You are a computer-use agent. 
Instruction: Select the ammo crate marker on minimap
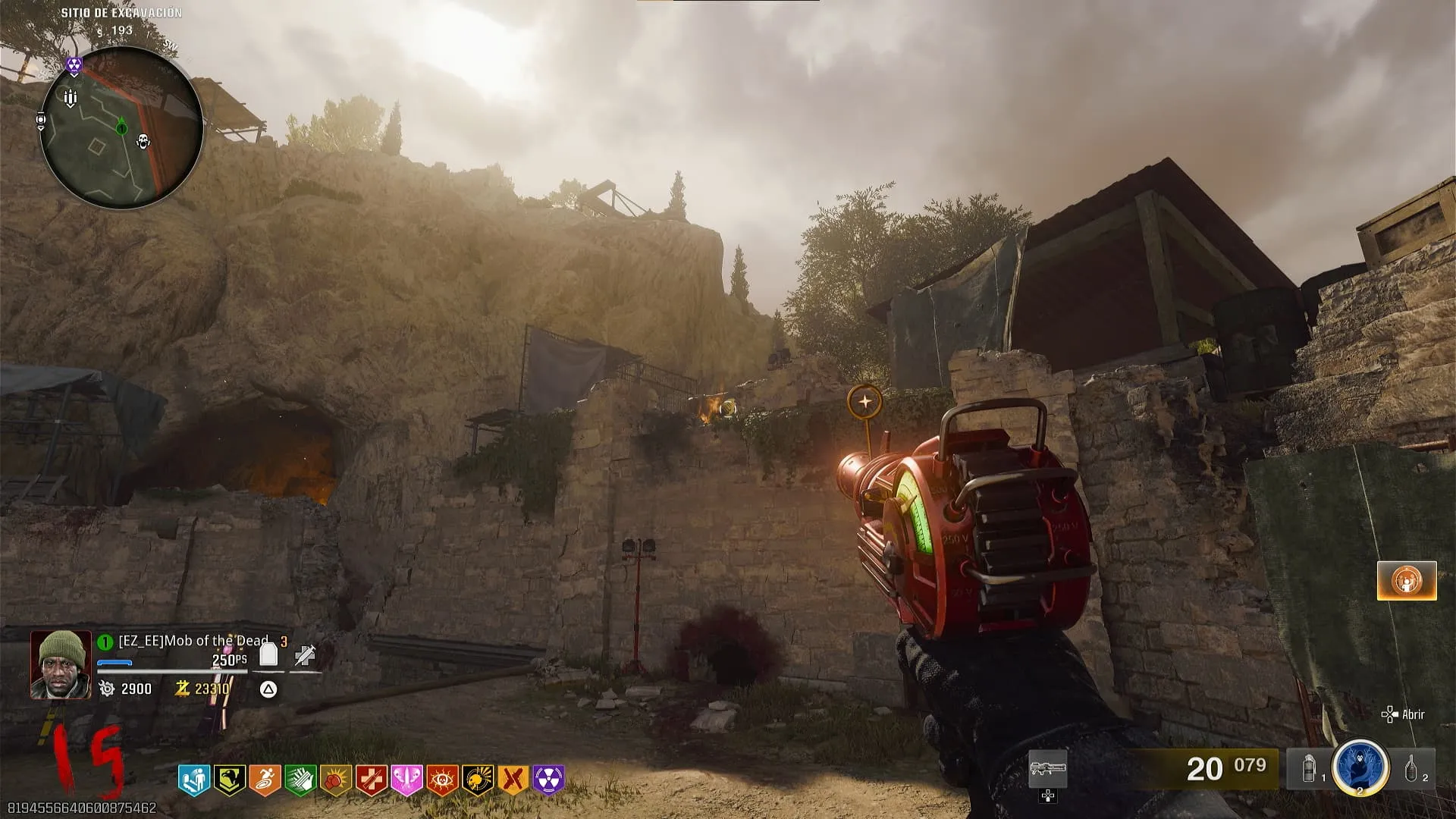pyautogui.click(x=71, y=98)
